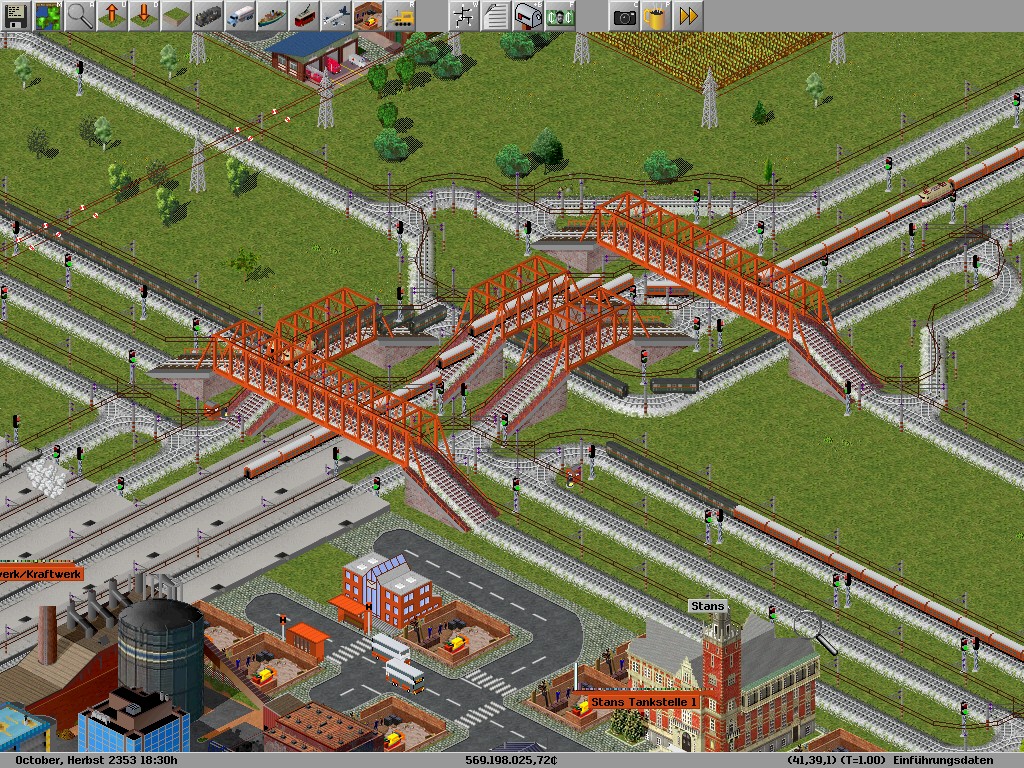The image size is (1024, 768).
Task: Choose the raise land tool
Action: 112,16
